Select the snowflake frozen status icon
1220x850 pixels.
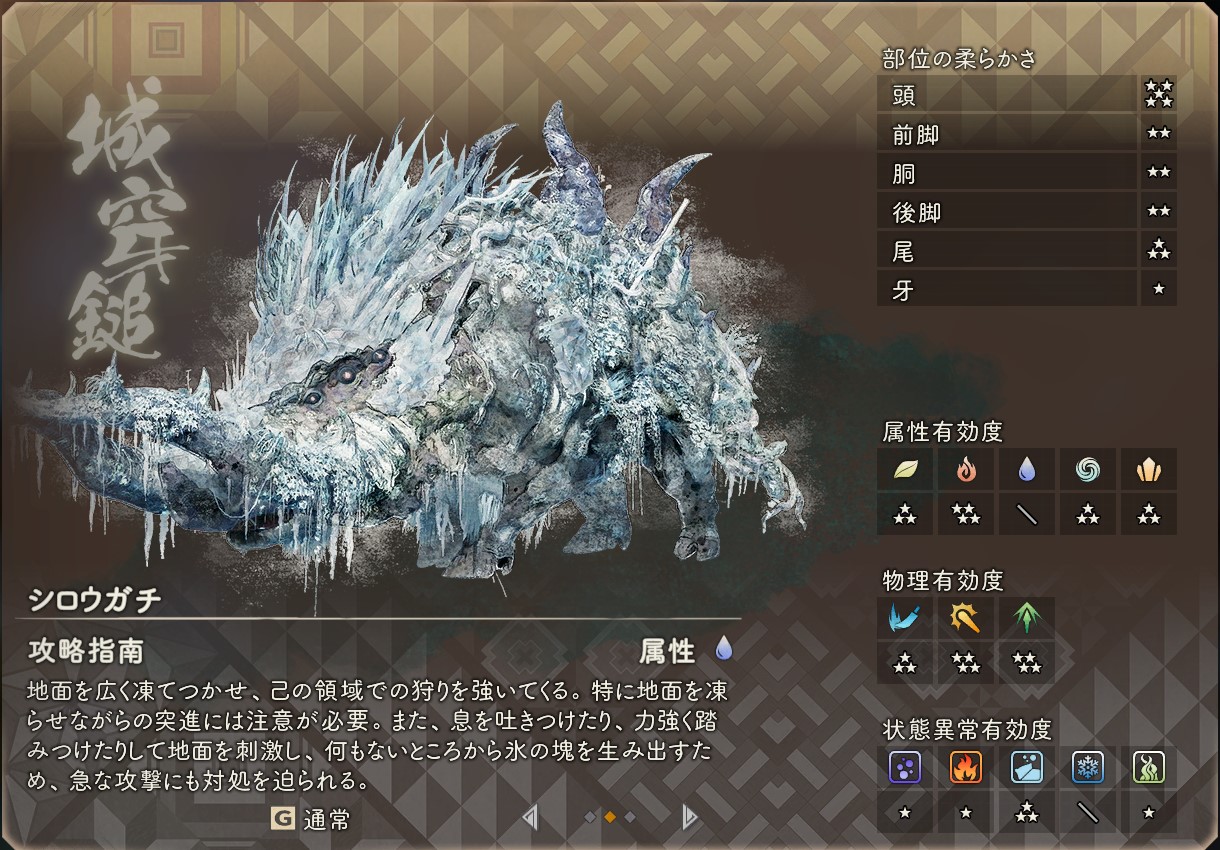[x=1088, y=767]
